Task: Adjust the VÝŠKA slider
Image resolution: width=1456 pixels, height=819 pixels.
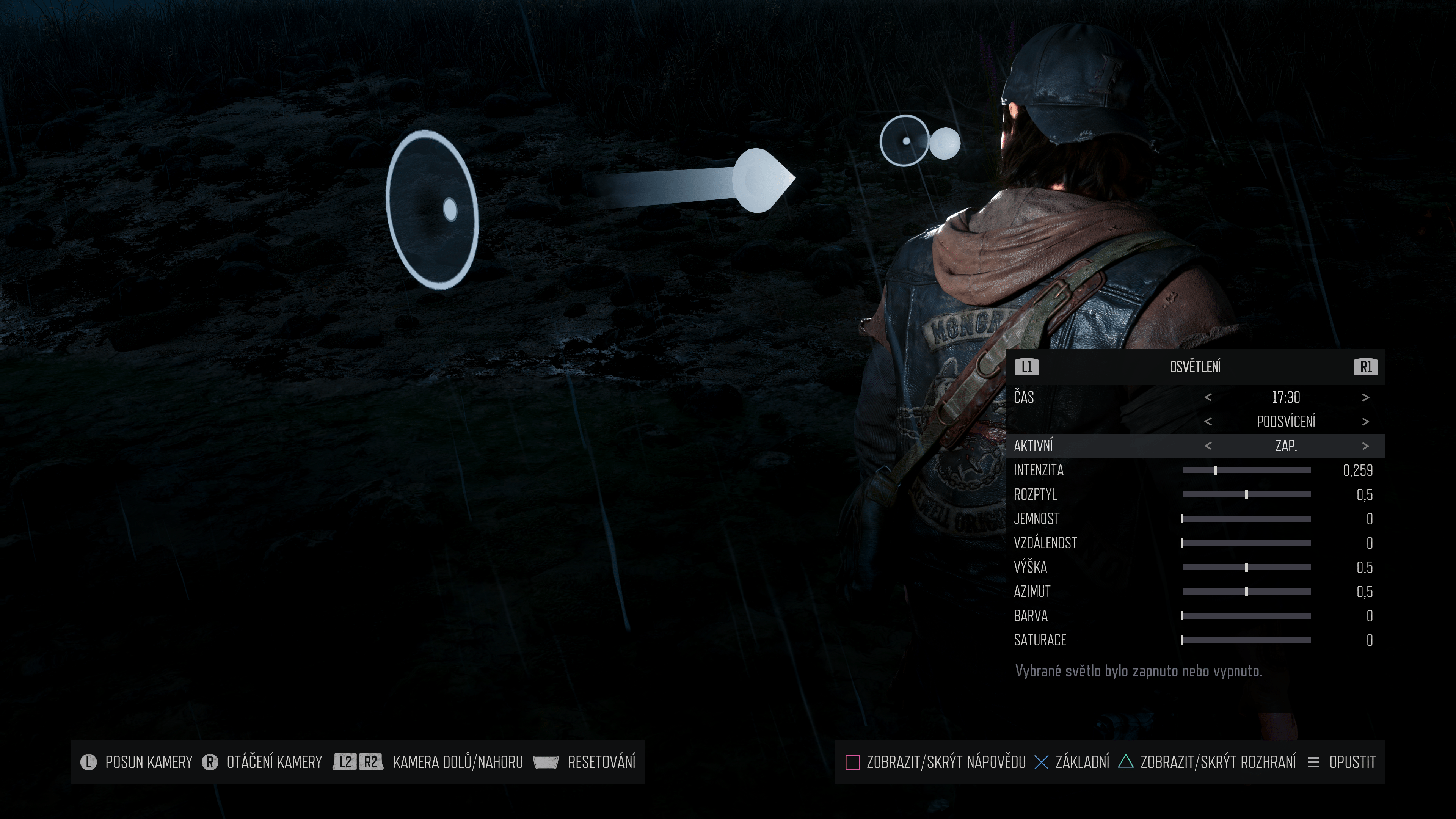Action: click(1246, 568)
